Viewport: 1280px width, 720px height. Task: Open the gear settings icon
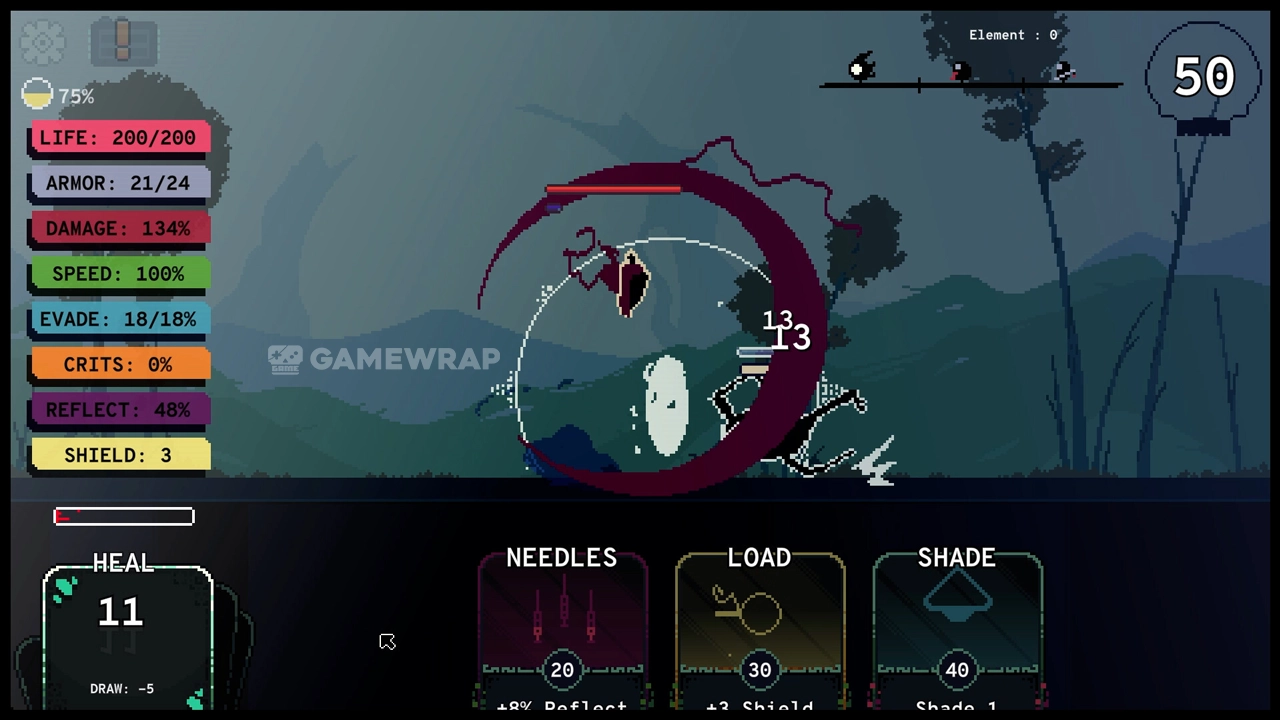[42, 41]
